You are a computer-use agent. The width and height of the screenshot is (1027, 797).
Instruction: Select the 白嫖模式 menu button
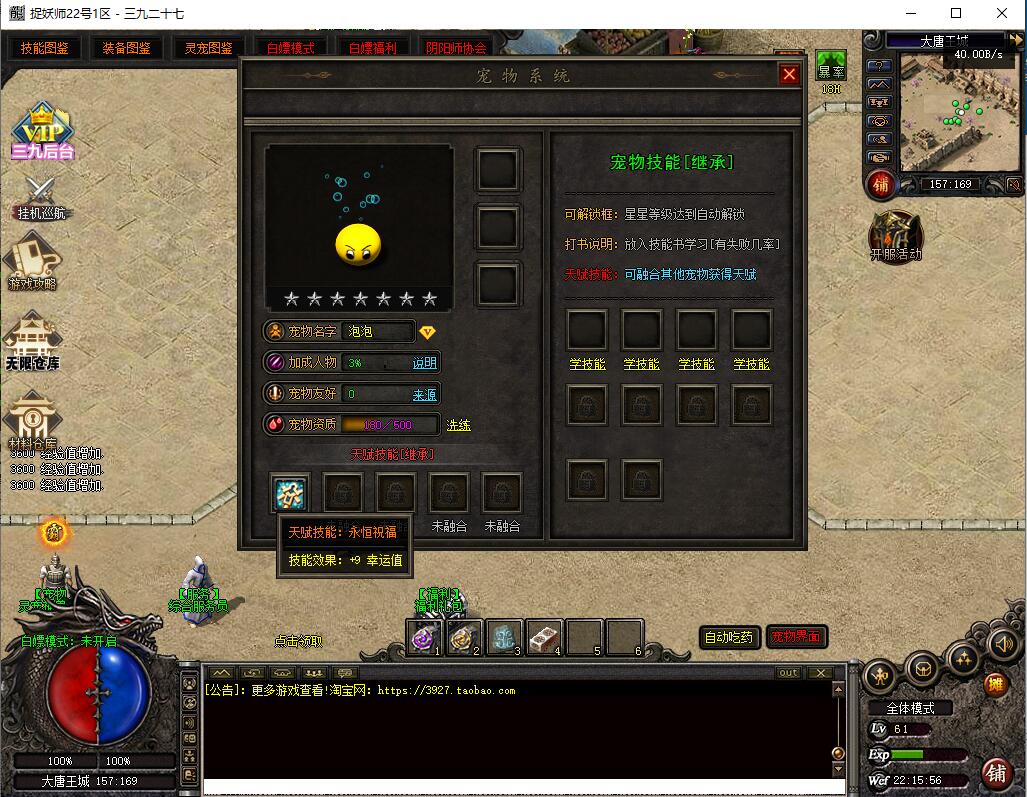pyautogui.click(x=290, y=48)
